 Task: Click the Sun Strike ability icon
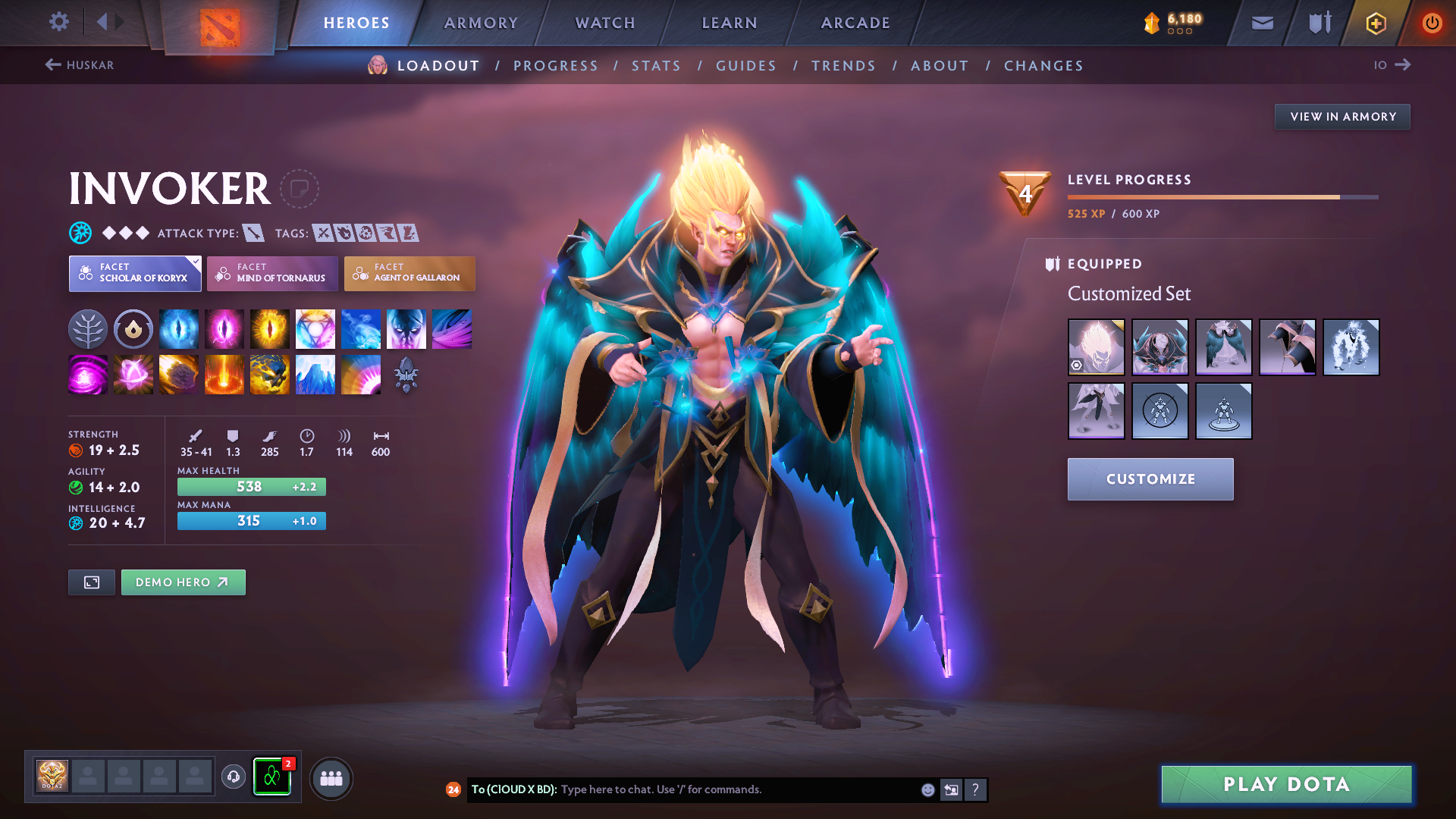click(224, 374)
